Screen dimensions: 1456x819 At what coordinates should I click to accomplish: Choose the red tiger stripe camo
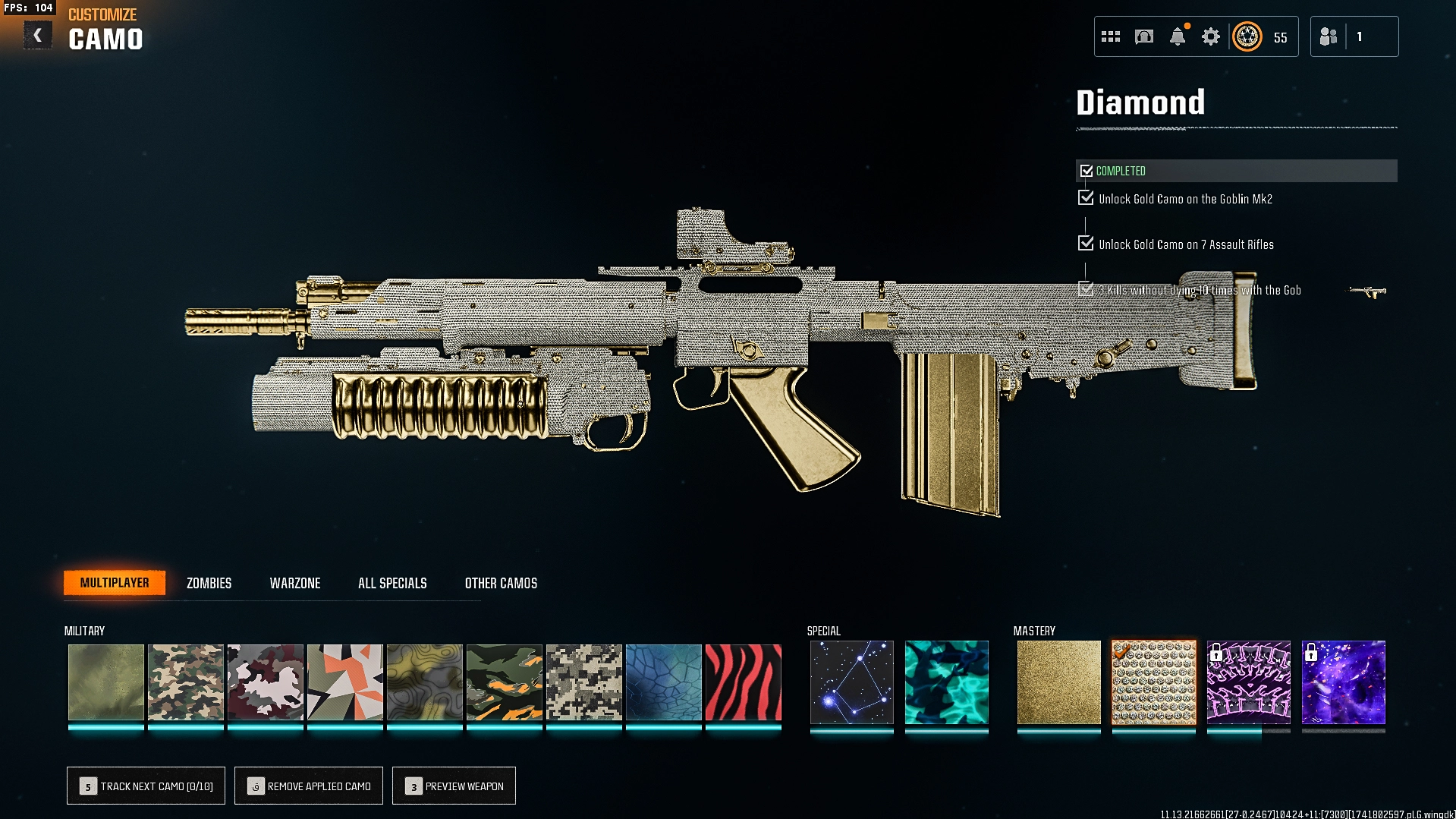point(743,682)
